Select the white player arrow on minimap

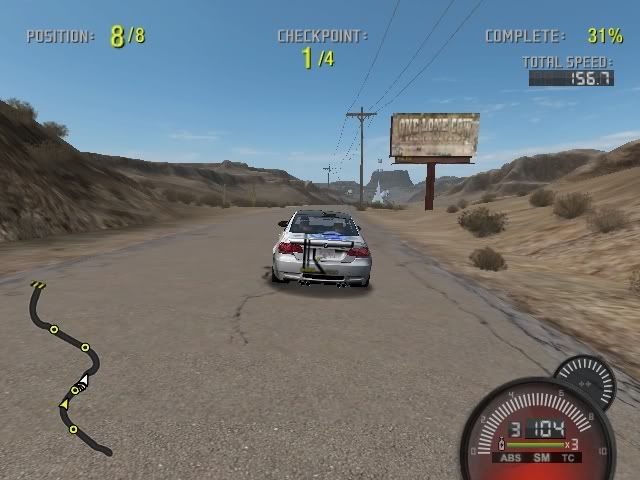[x=84, y=379]
